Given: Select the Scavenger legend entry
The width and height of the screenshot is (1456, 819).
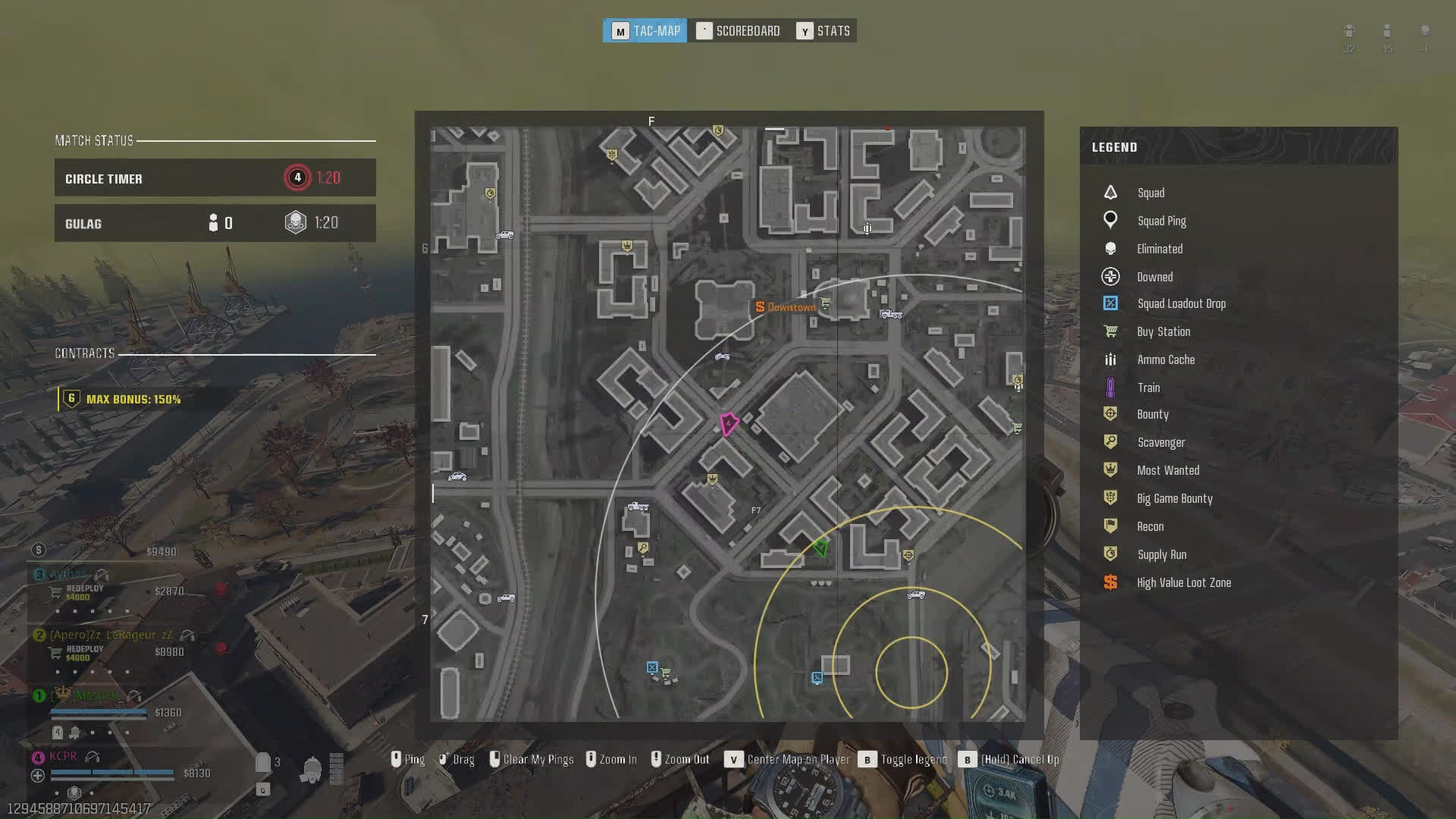Looking at the screenshot, I should click(x=1160, y=442).
